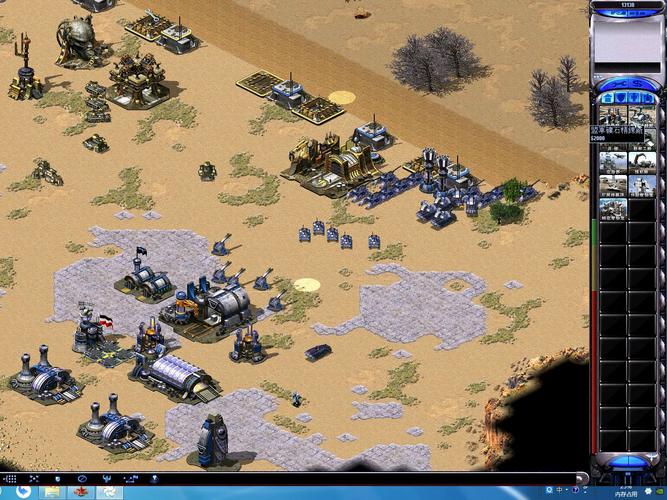Image resolution: width=667 pixels, height=500 pixels.
Task: Open the Windows Start menu
Action: click(22, 492)
